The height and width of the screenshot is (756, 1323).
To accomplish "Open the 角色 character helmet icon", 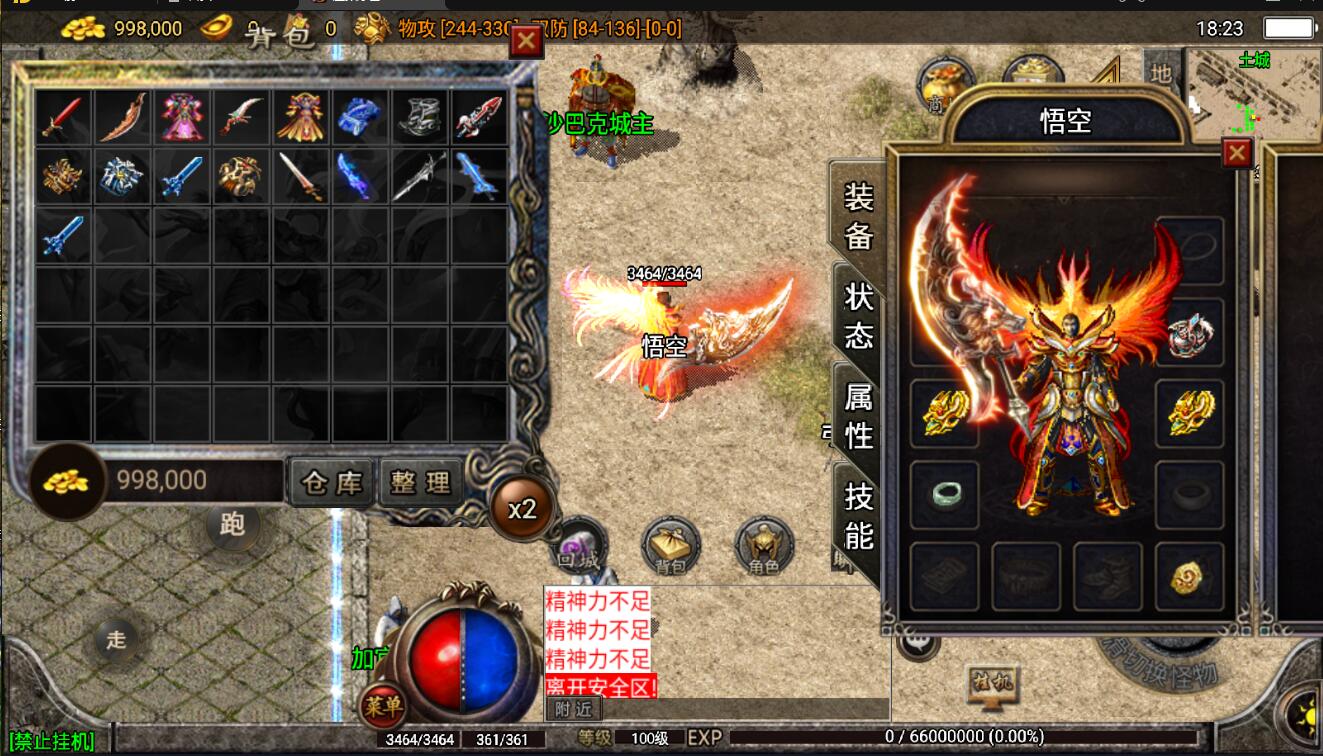I will [x=764, y=547].
